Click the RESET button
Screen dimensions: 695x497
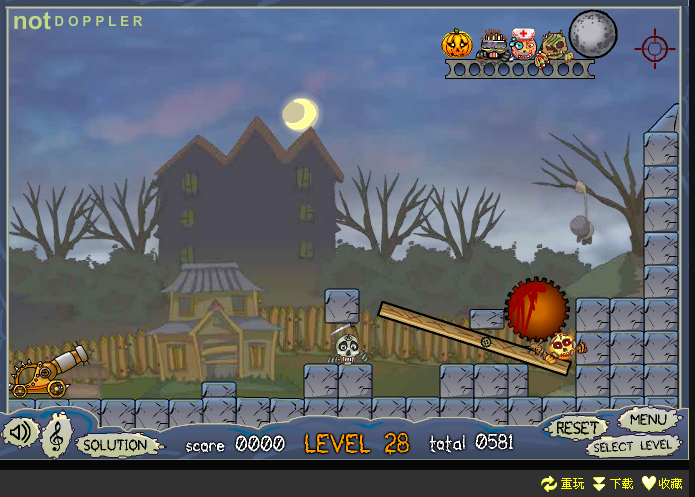(576, 428)
